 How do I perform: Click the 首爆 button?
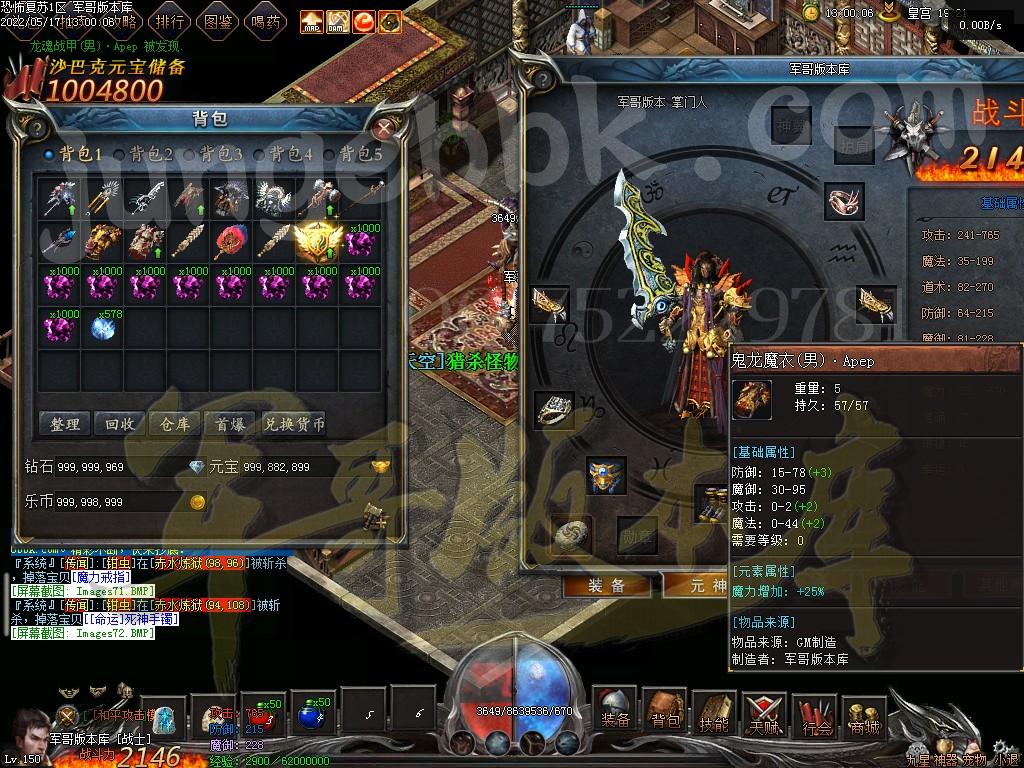point(230,424)
